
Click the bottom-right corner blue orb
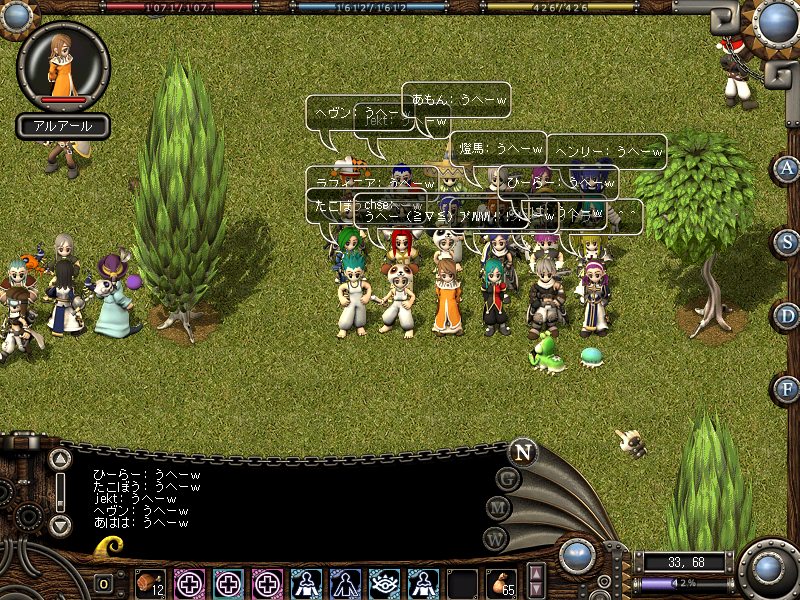(x=767, y=568)
